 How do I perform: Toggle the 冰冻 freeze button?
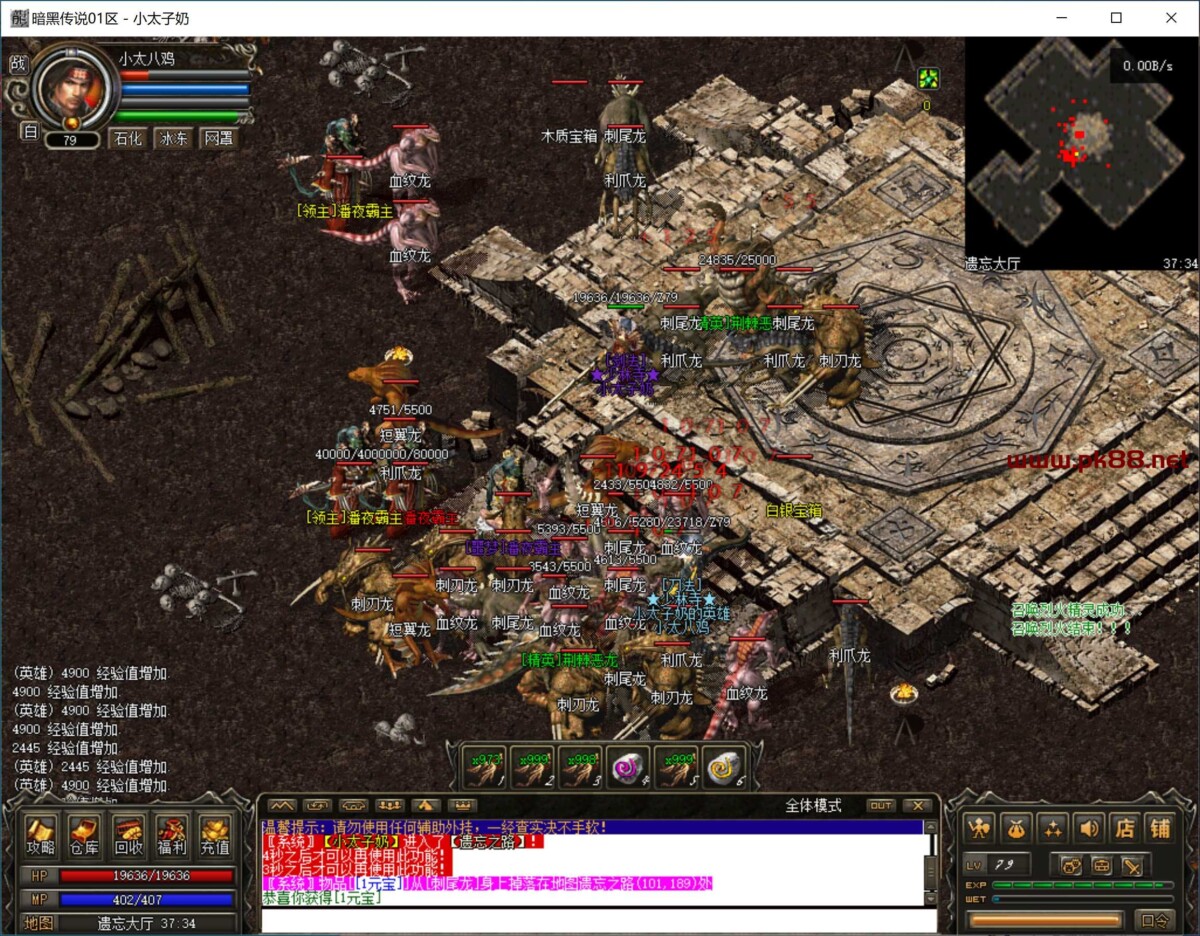tap(174, 139)
